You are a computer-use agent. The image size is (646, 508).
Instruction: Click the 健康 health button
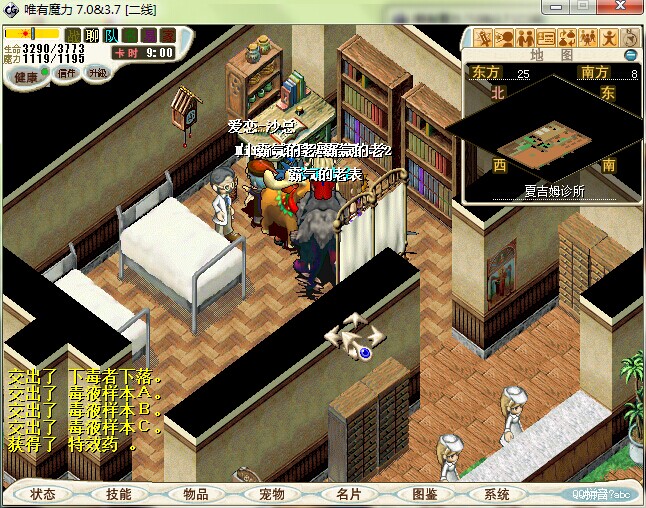click(26, 77)
